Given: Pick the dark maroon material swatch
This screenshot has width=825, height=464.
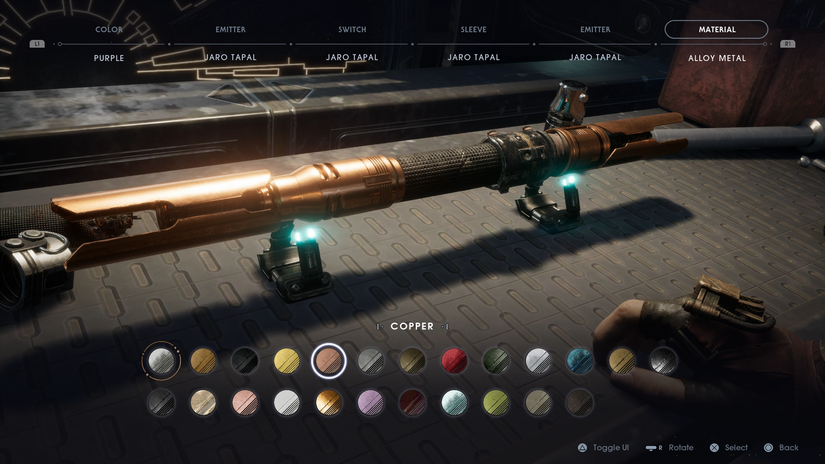Looking at the screenshot, I should click(412, 402).
